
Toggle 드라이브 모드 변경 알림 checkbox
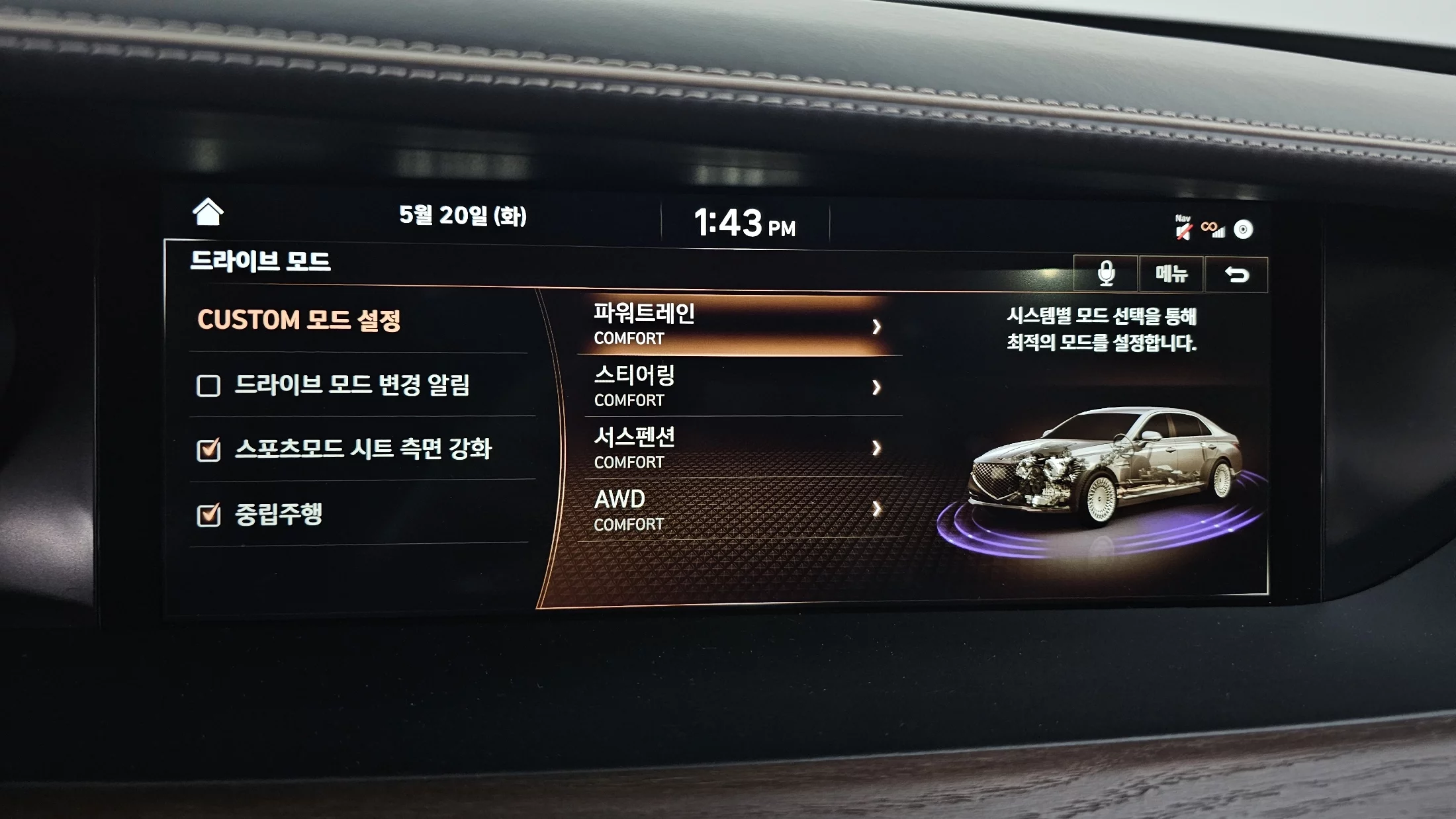pos(208,386)
